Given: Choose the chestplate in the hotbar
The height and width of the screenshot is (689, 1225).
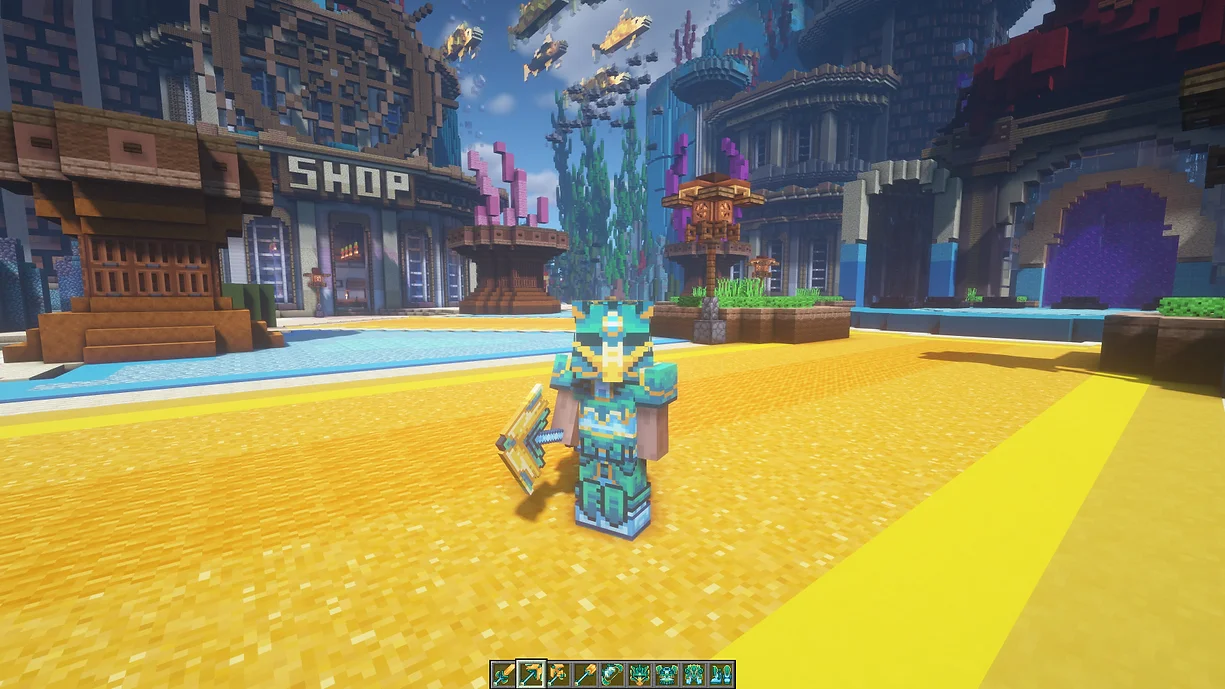Looking at the screenshot, I should pos(666,674).
